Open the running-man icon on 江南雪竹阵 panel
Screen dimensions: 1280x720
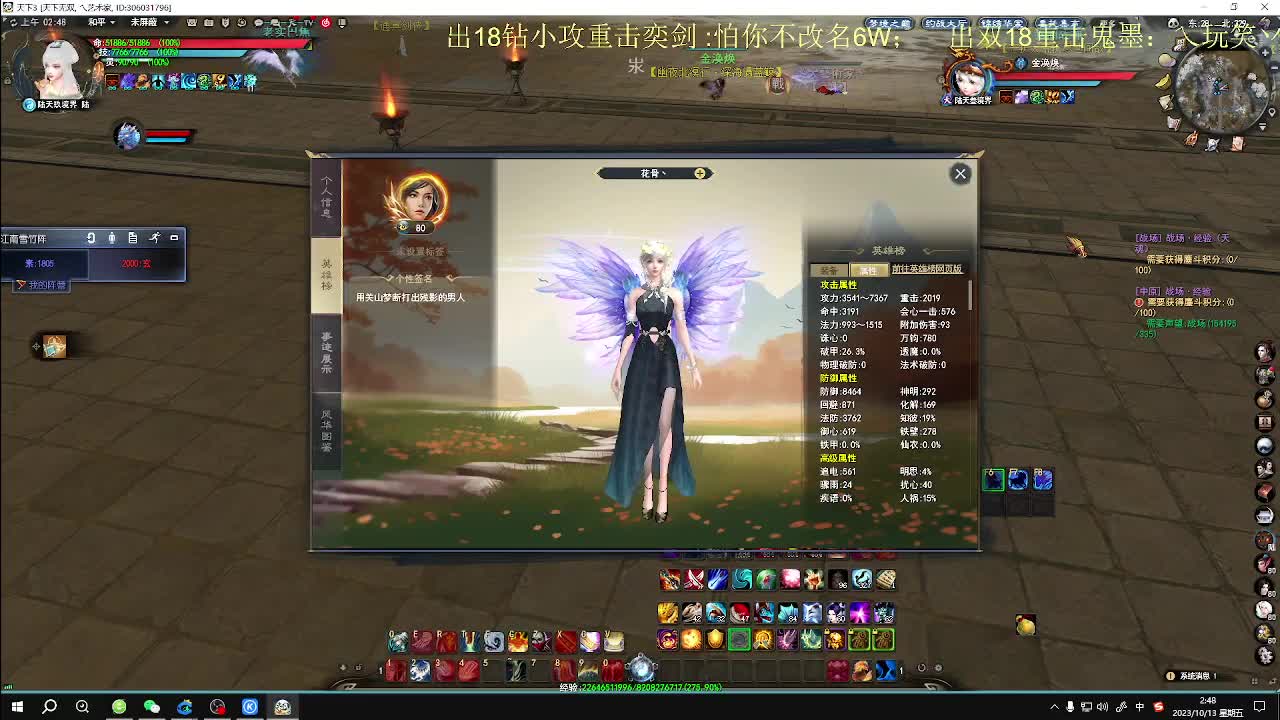156,238
